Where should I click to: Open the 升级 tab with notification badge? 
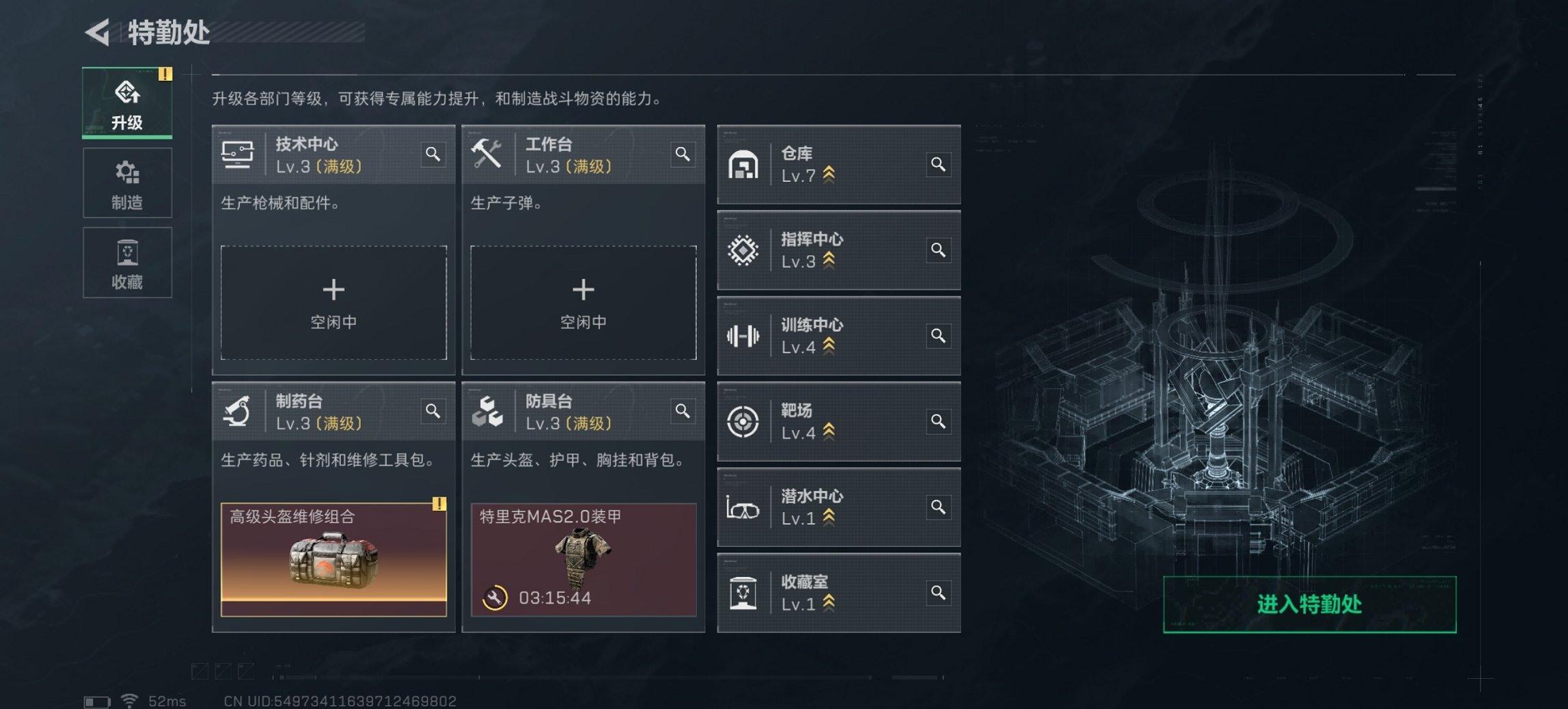pos(127,103)
